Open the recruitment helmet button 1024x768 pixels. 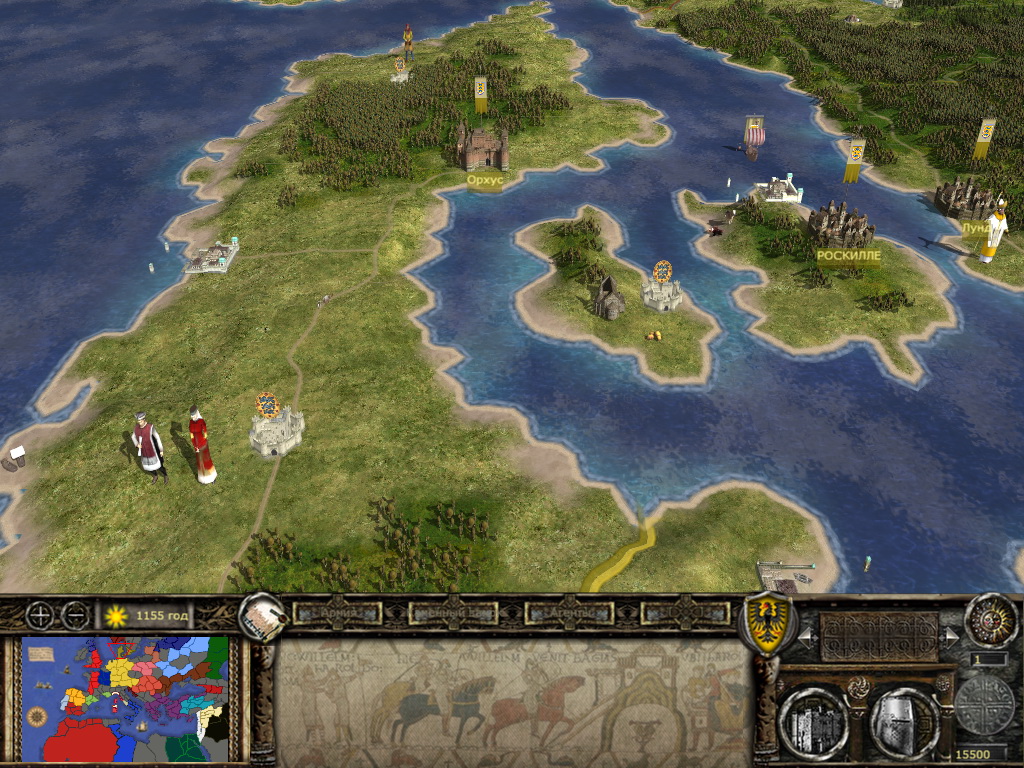pos(903,722)
